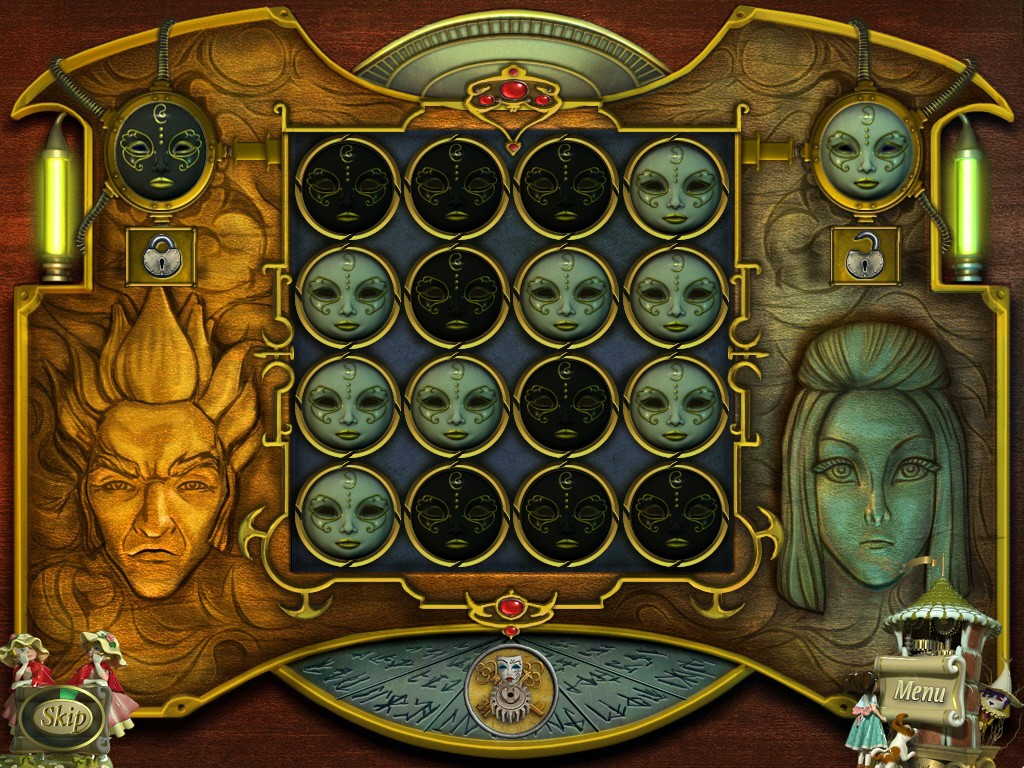Click the open padlock under the light mask
1024x768 pixels.
click(865, 257)
